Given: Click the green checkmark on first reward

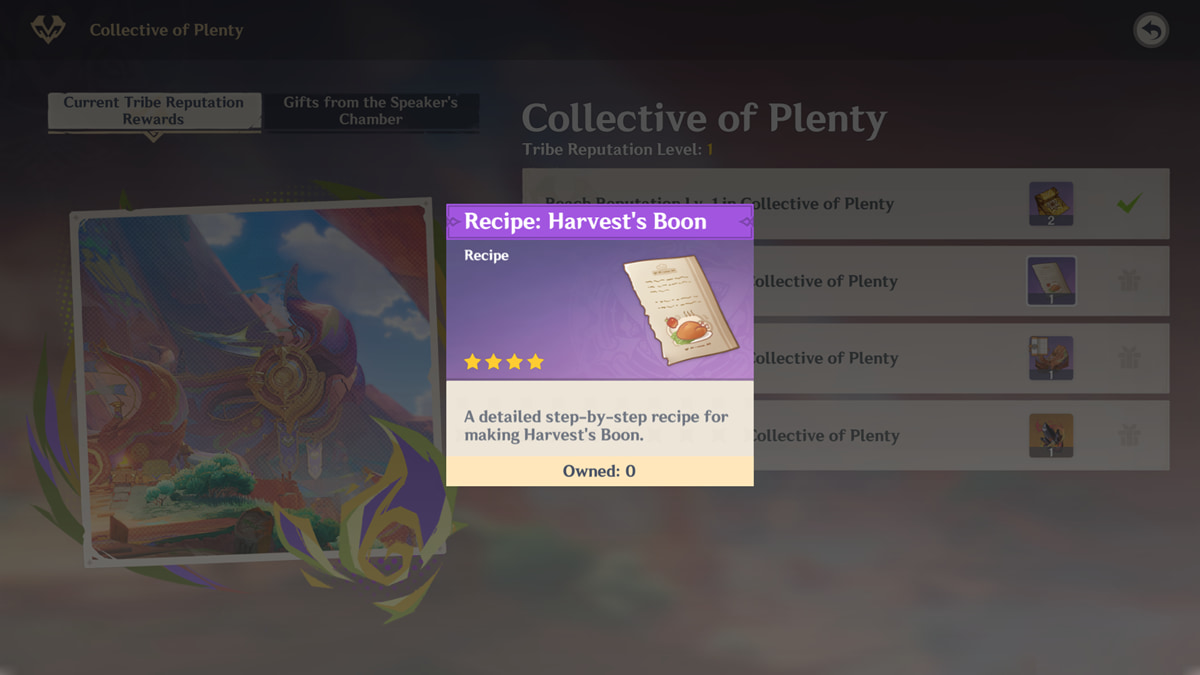Looking at the screenshot, I should (x=1129, y=204).
